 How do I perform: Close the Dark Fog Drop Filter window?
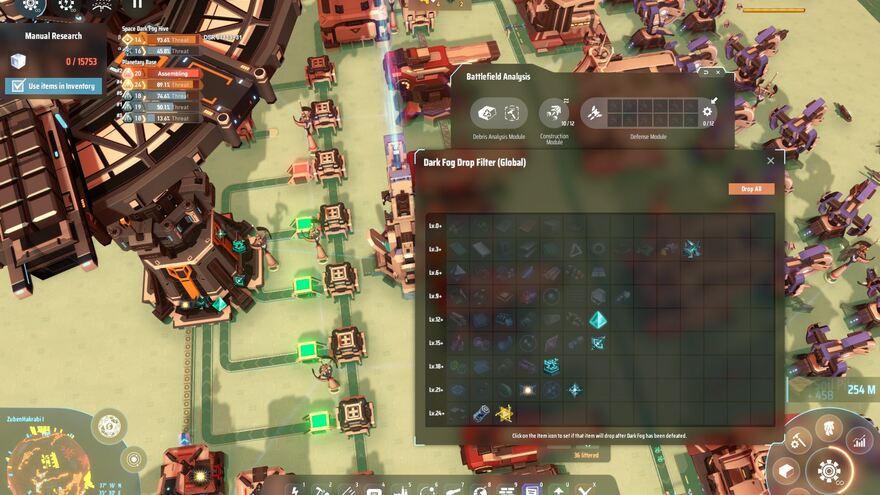click(770, 161)
